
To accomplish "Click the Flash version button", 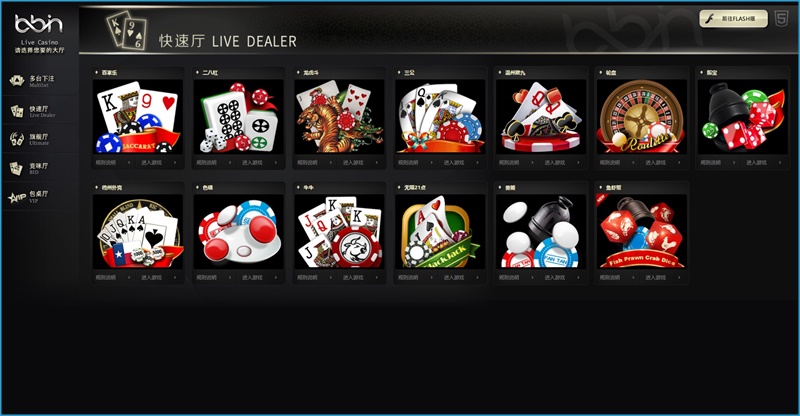I will [x=734, y=18].
